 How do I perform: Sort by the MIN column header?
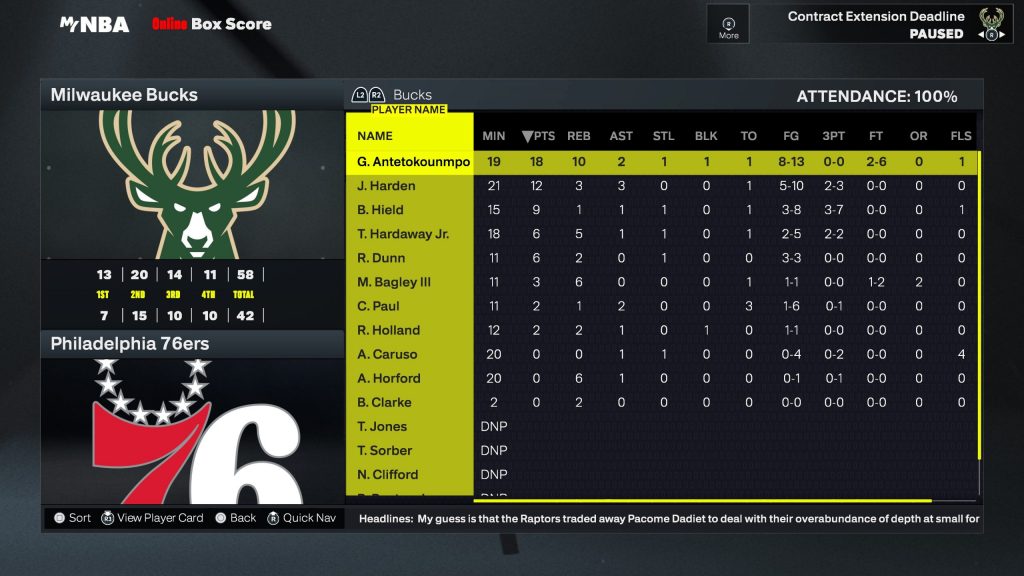(x=494, y=136)
